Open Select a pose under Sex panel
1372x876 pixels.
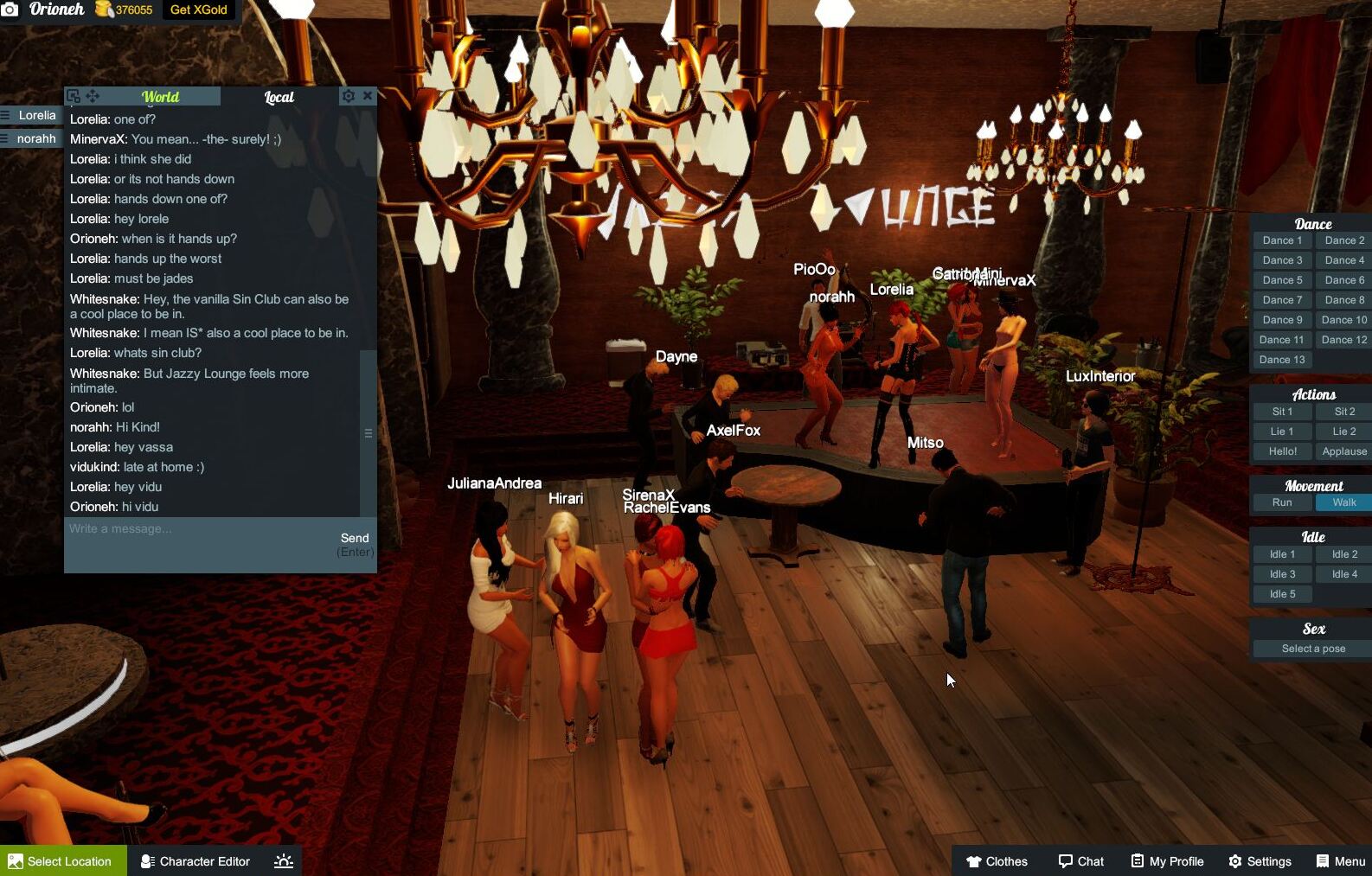pyautogui.click(x=1311, y=648)
